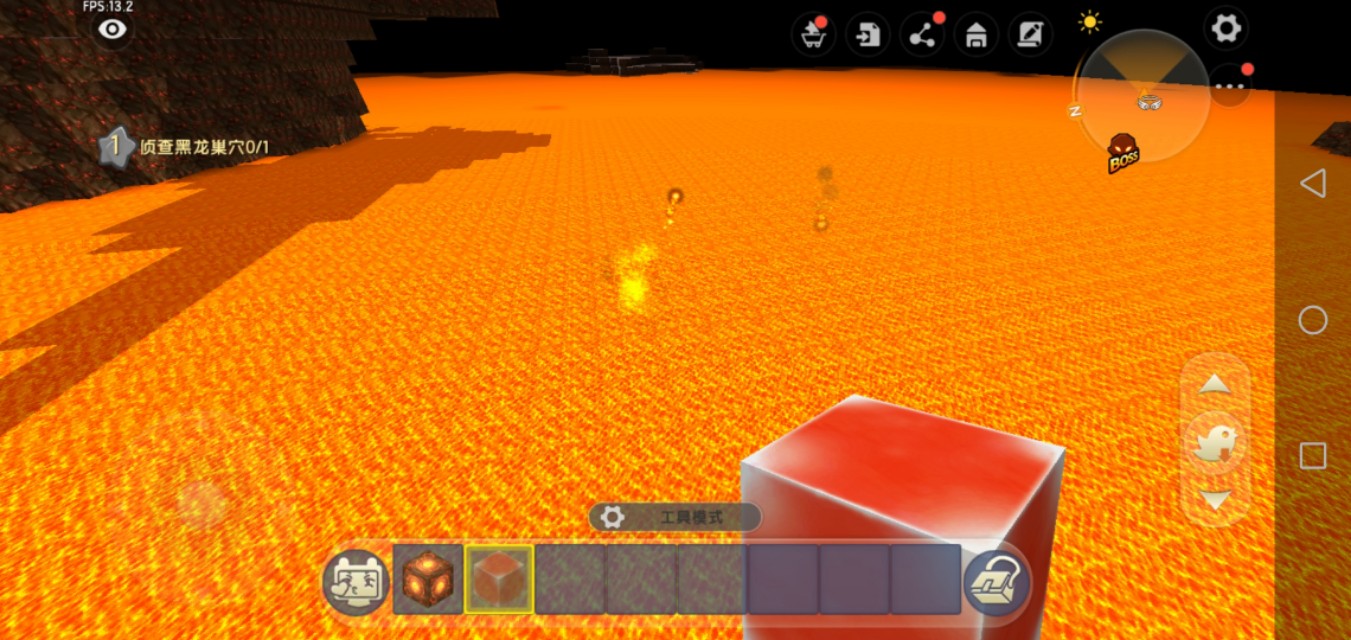This screenshot has height=640, width=1351.
Task: Open the backpack inventory button
Action: tap(997, 582)
